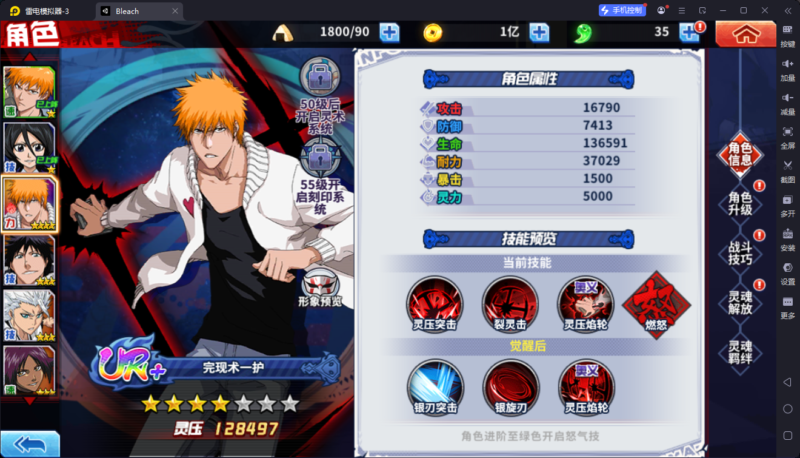The height and width of the screenshot is (458, 800).
Task: Check the awakened 银刃突击 skill
Action: click(434, 386)
